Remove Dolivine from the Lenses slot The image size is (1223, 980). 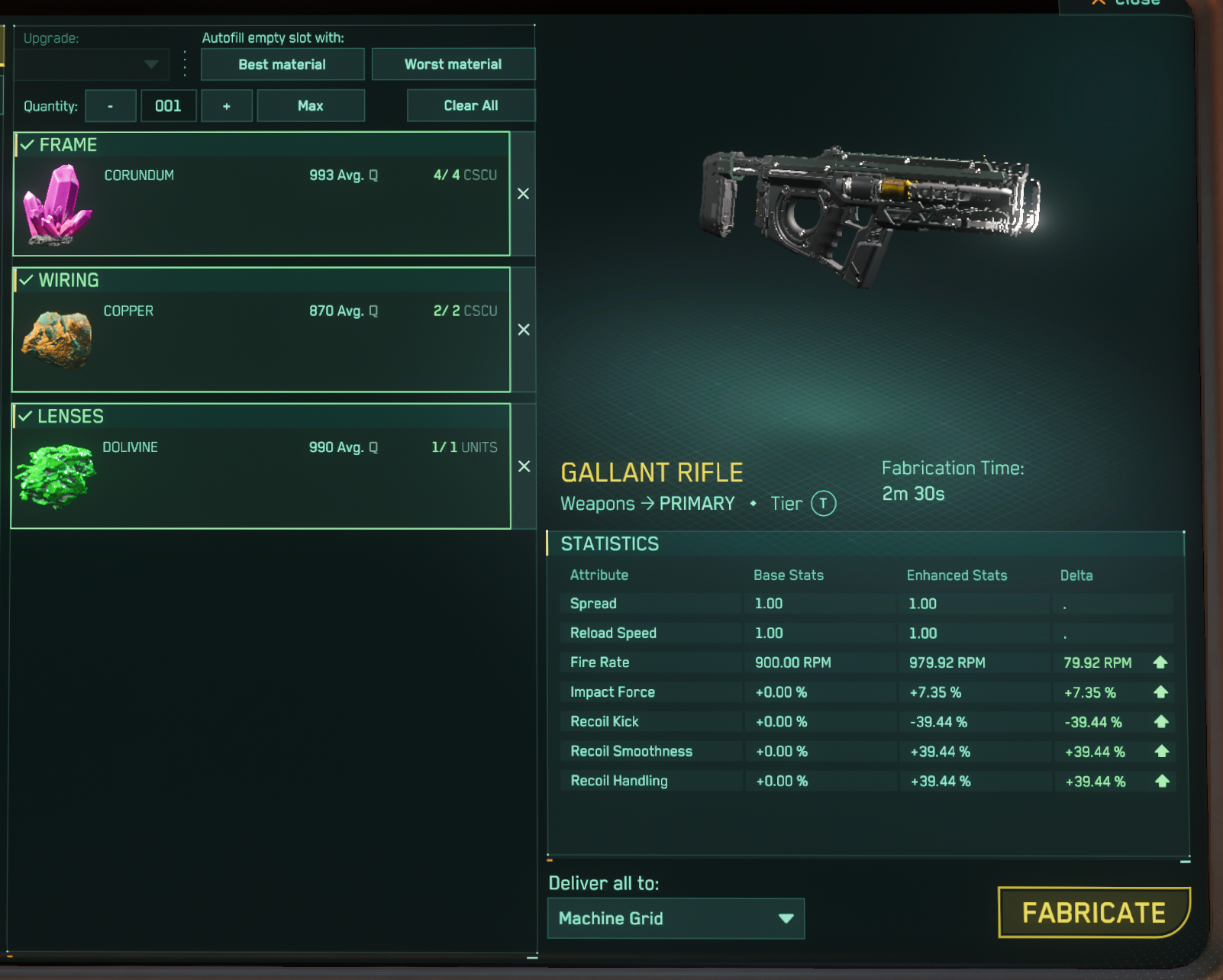point(524,466)
